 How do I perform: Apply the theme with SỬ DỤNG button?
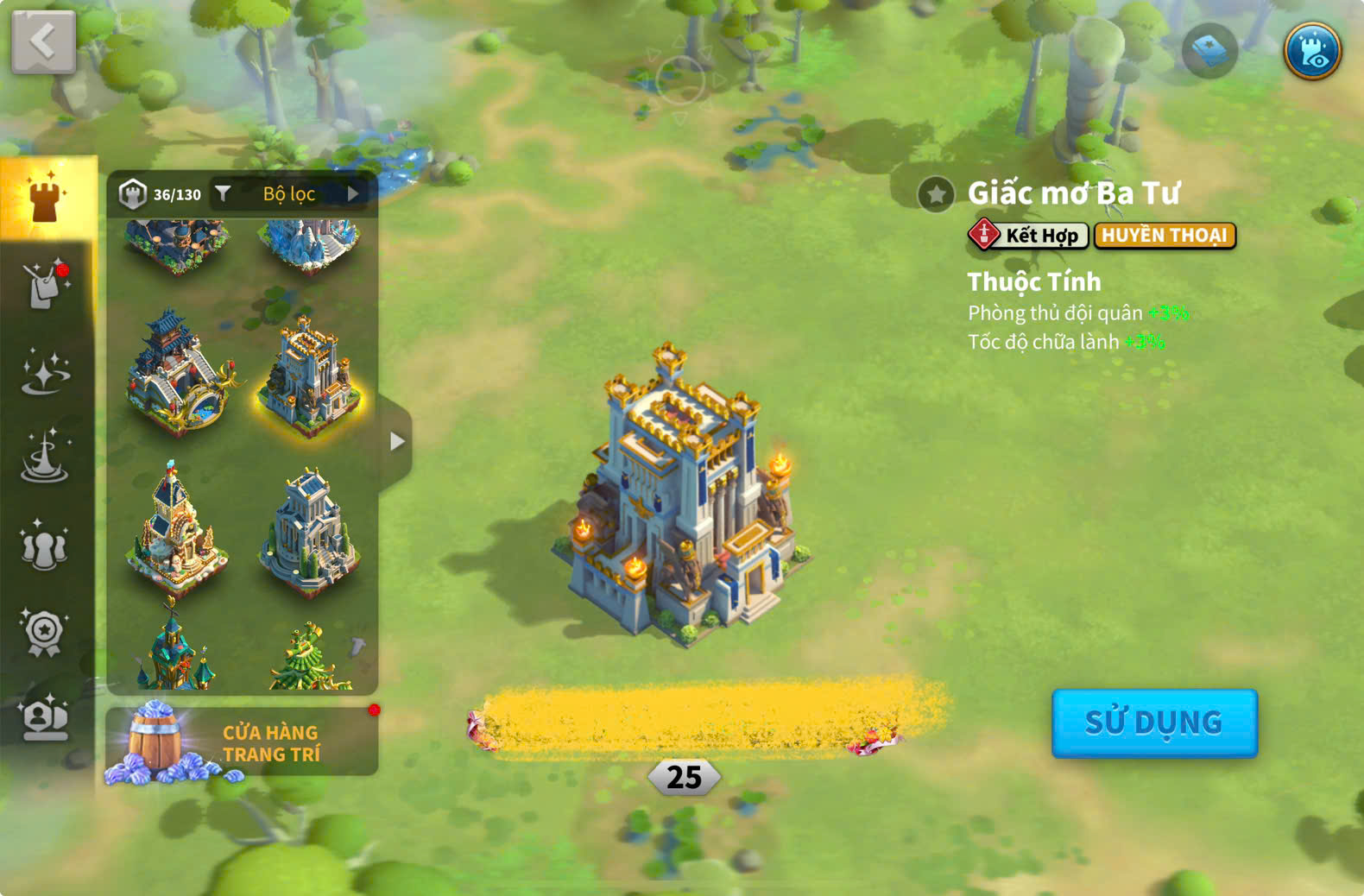pos(1153,722)
